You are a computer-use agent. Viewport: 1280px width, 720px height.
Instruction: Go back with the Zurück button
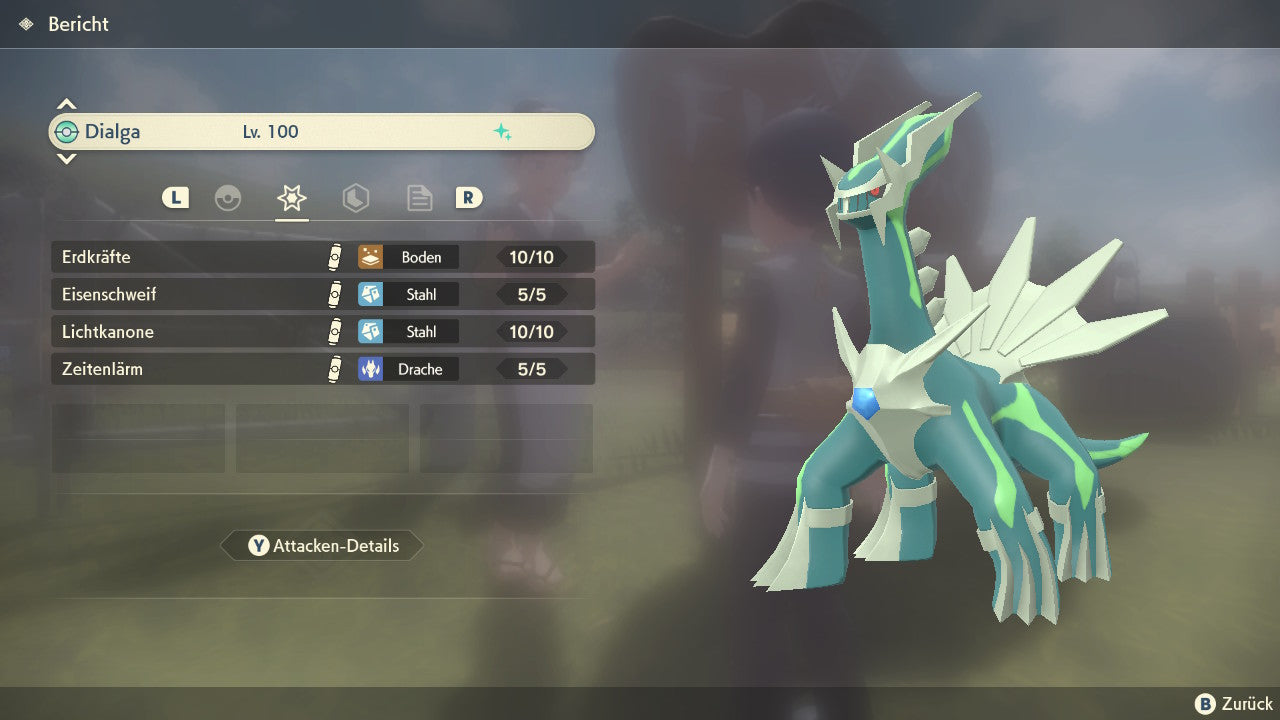click(x=1234, y=704)
